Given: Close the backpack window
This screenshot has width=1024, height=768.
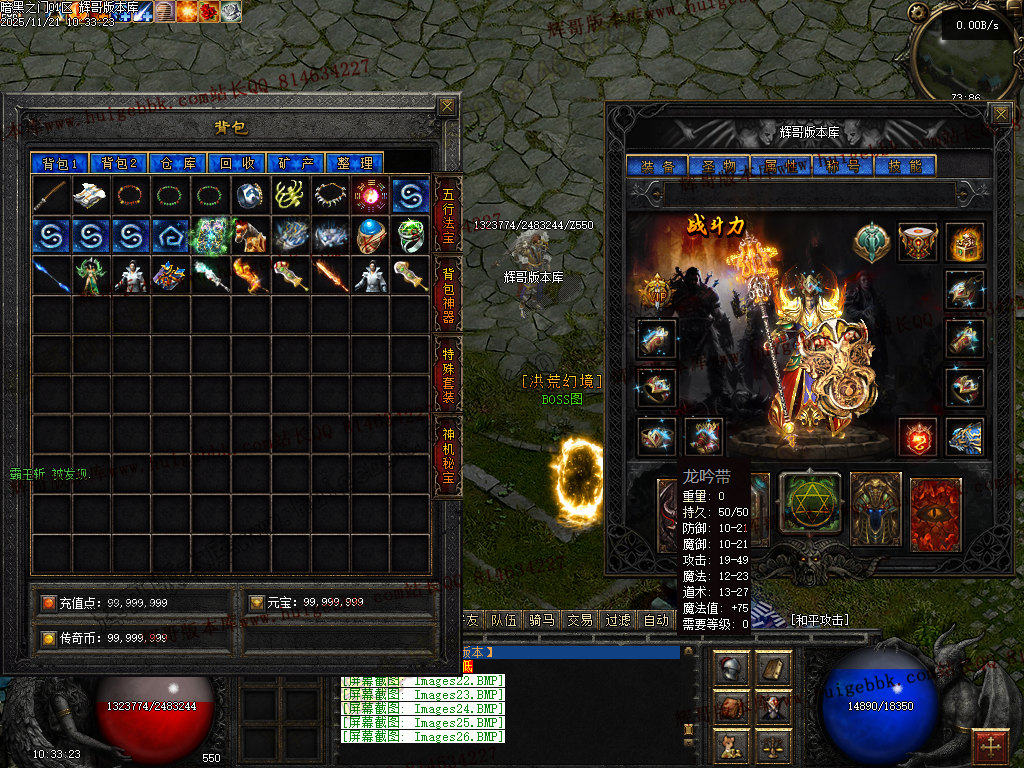Looking at the screenshot, I should (x=447, y=106).
